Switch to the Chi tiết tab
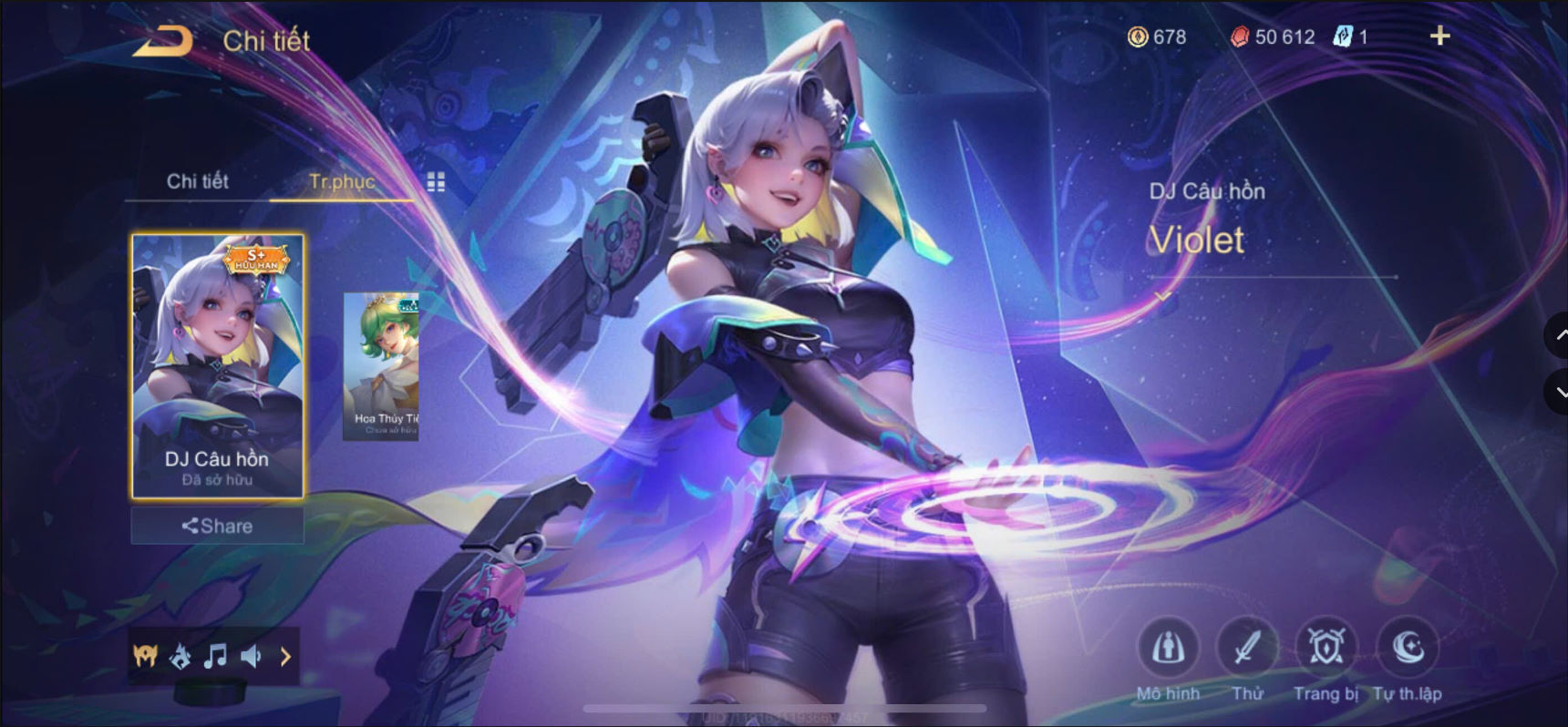 point(195,181)
